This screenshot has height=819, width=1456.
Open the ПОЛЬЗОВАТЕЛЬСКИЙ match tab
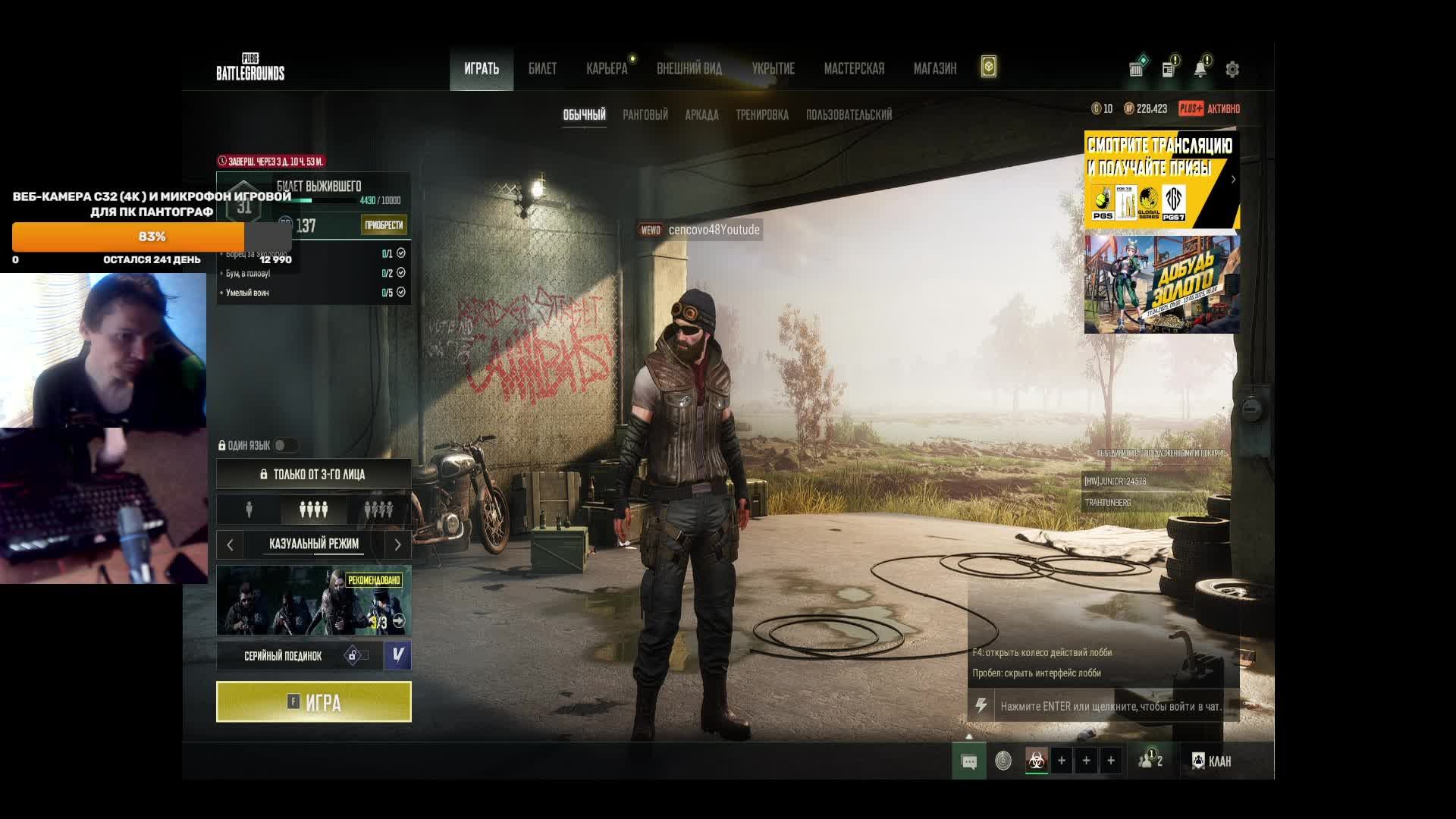(849, 115)
